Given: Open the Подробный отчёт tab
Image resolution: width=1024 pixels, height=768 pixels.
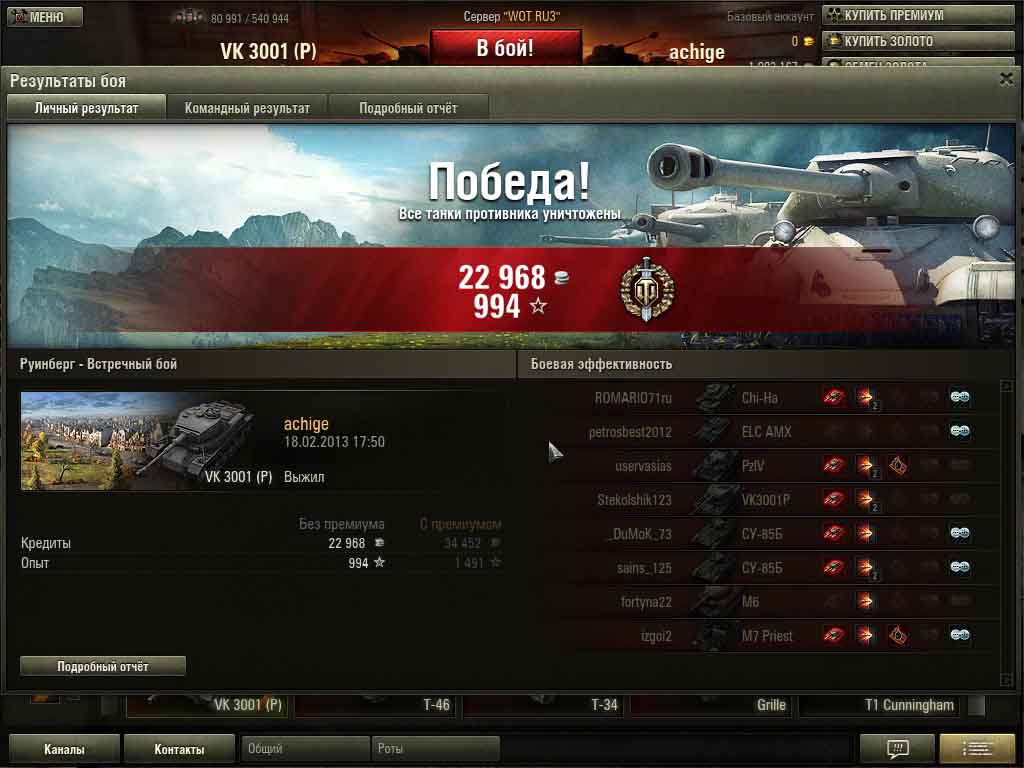Looking at the screenshot, I should pos(408,108).
